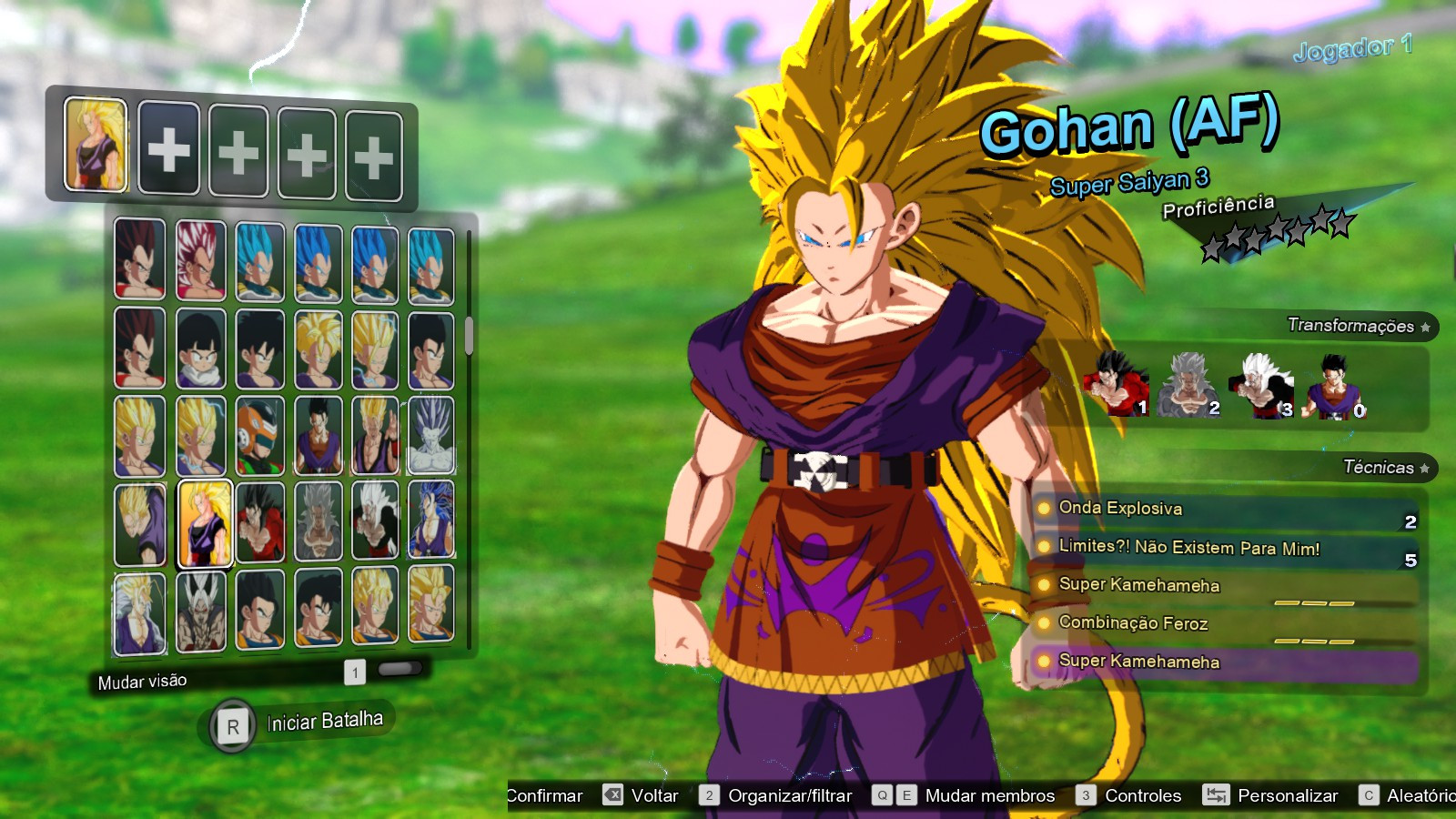1456x819 pixels.
Task: Choose the white-haired transformation number 3
Action: [1261, 385]
